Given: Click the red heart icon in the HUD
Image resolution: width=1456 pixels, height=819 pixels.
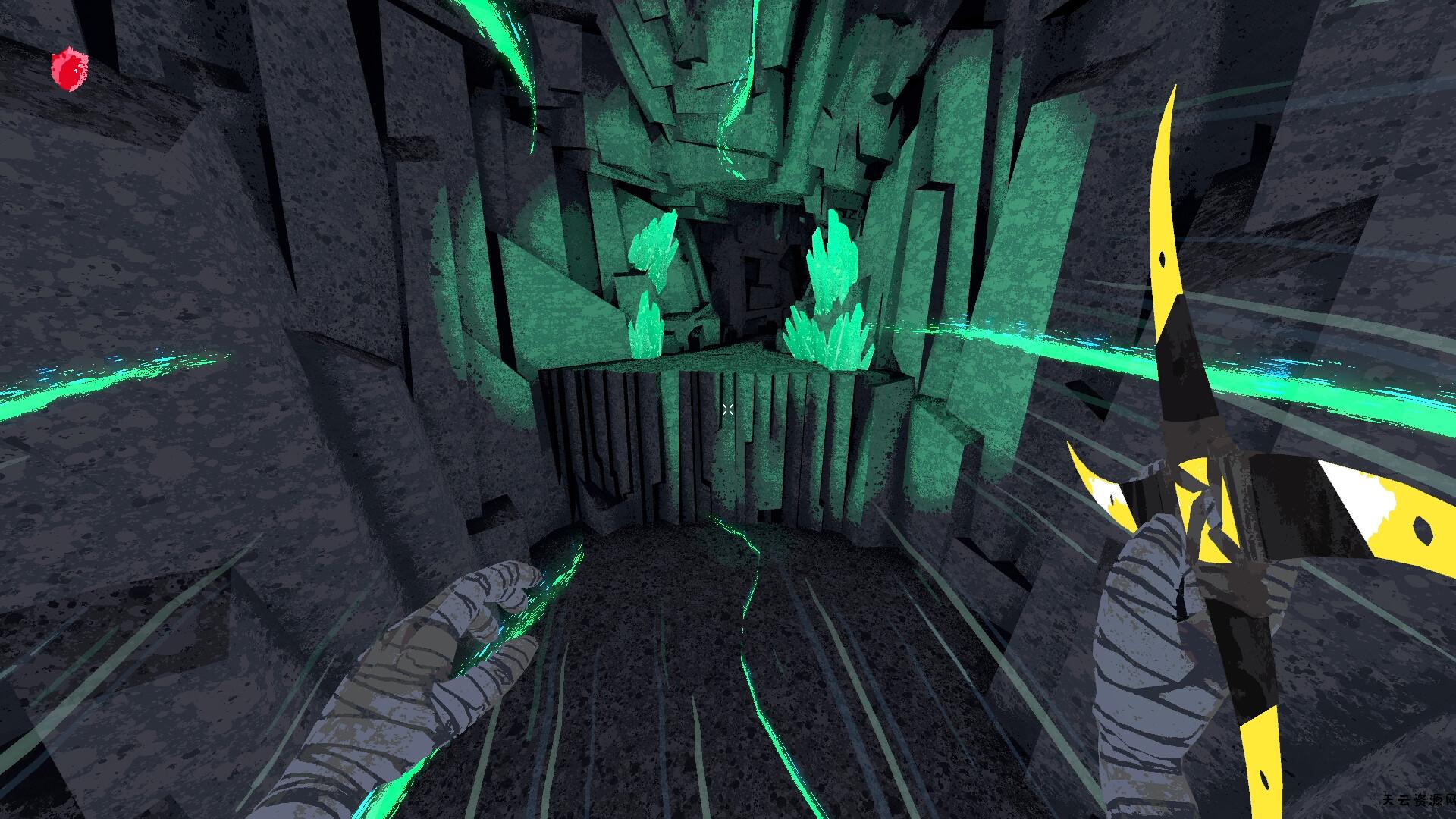Looking at the screenshot, I should point(69,70).
